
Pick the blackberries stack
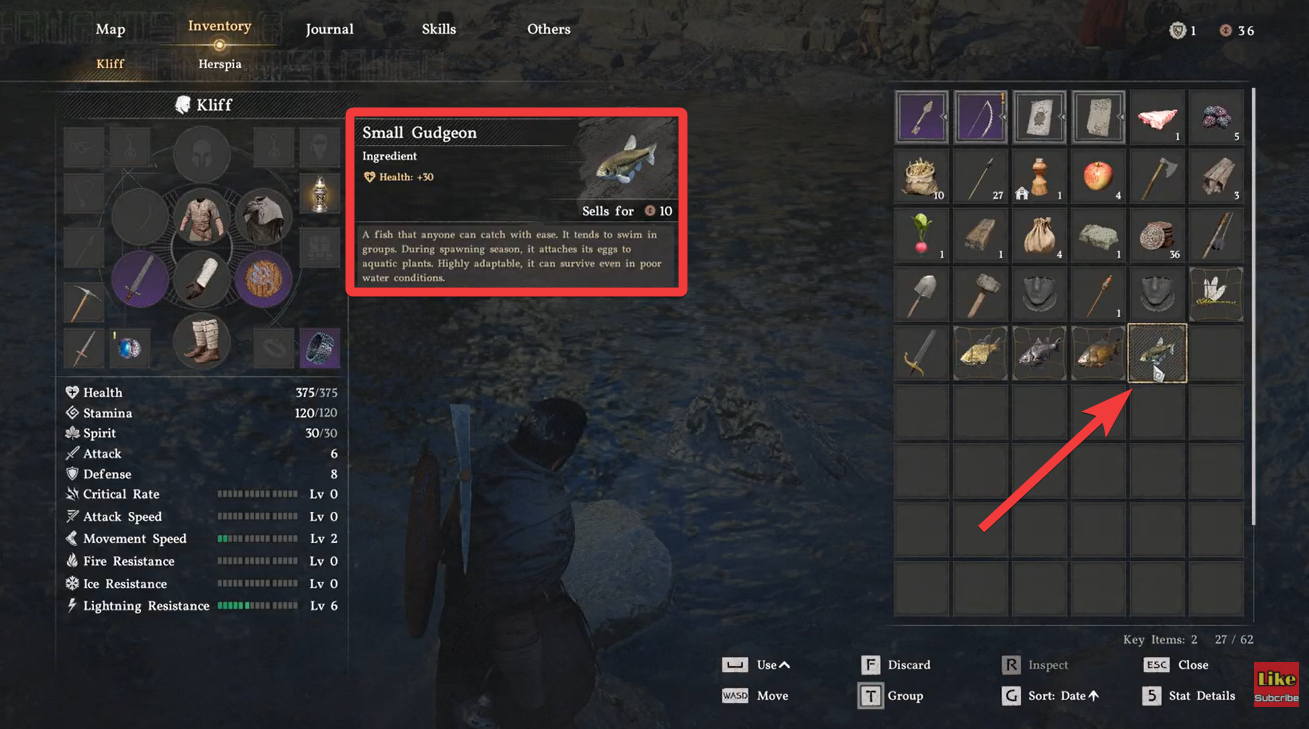pyautogui.click(x=1216, y=118)
